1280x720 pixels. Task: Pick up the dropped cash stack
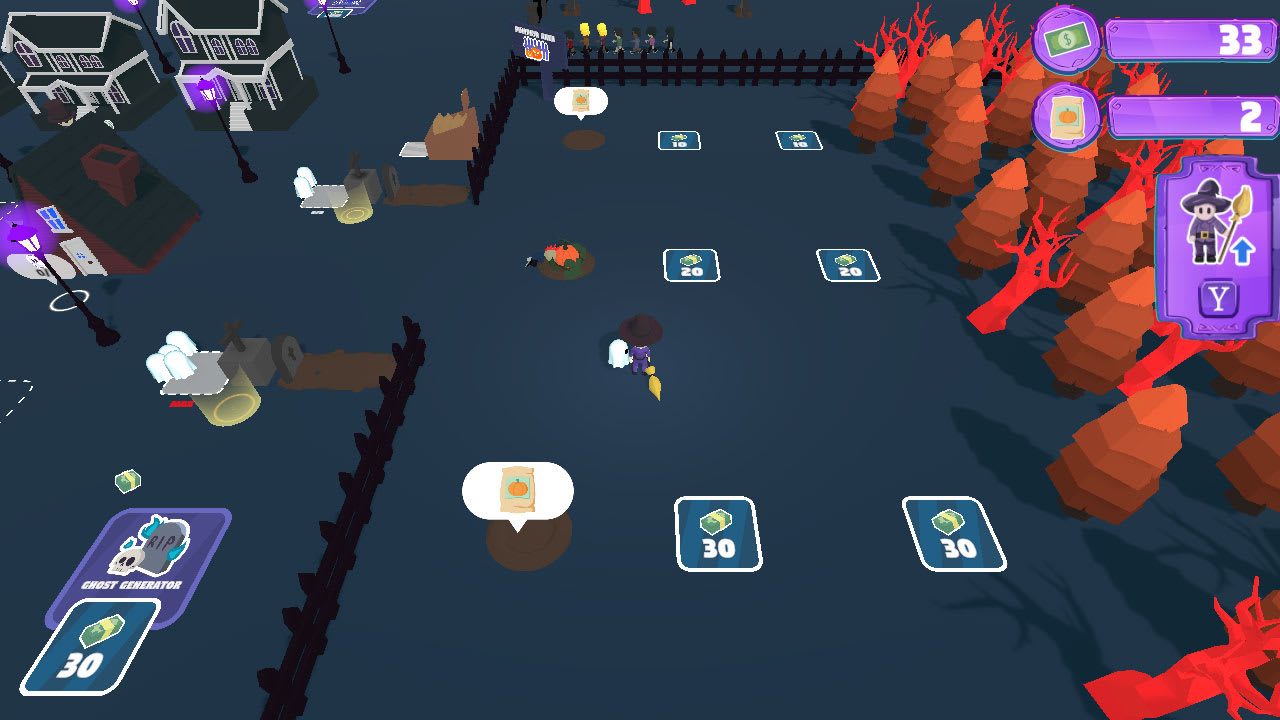(x=126, y=481)
